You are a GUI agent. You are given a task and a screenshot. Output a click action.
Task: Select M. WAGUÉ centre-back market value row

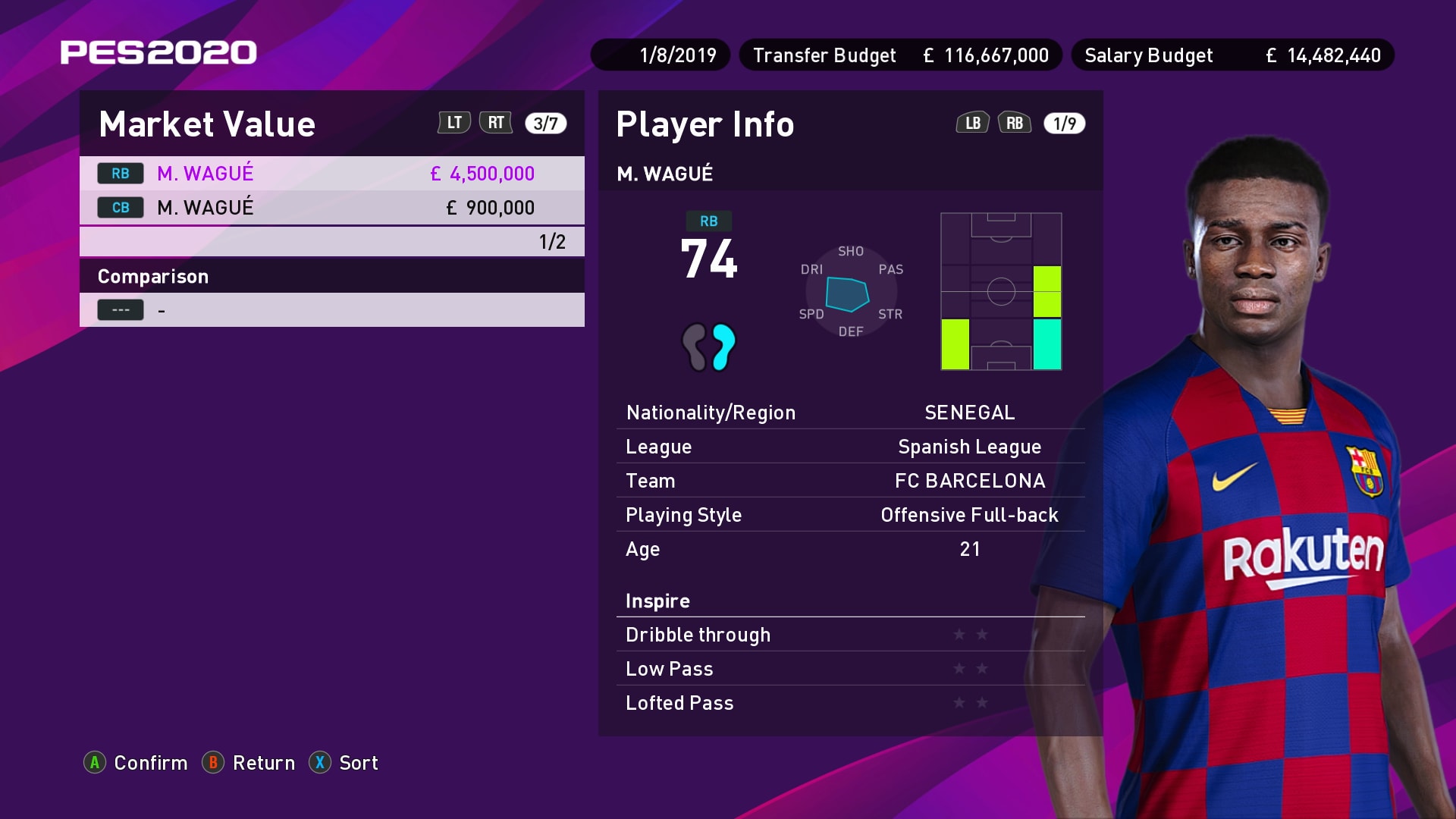pos(331,208)
